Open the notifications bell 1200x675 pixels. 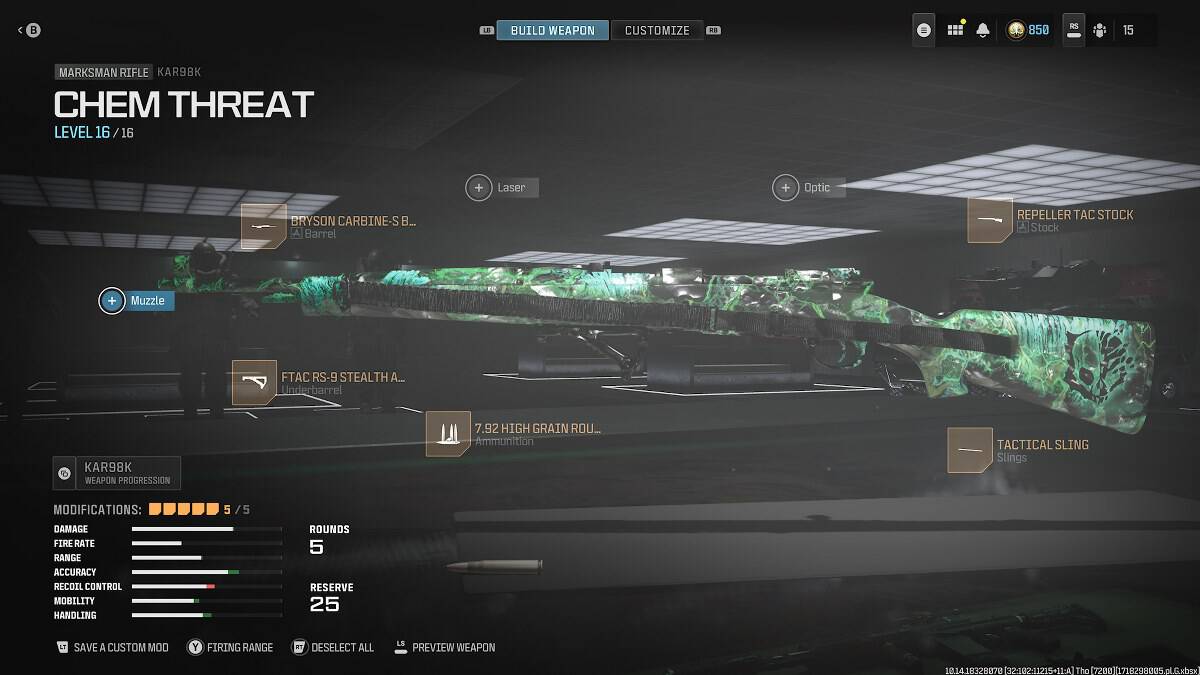[x=983, y=30]
